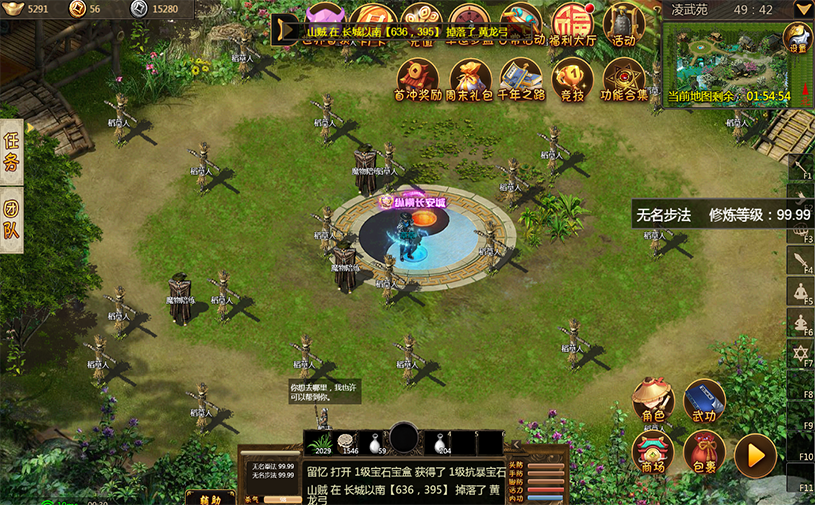Collapse the minimap with the arrow button
The width and height of the screenshot is (815, 505).
pos(802,9)
